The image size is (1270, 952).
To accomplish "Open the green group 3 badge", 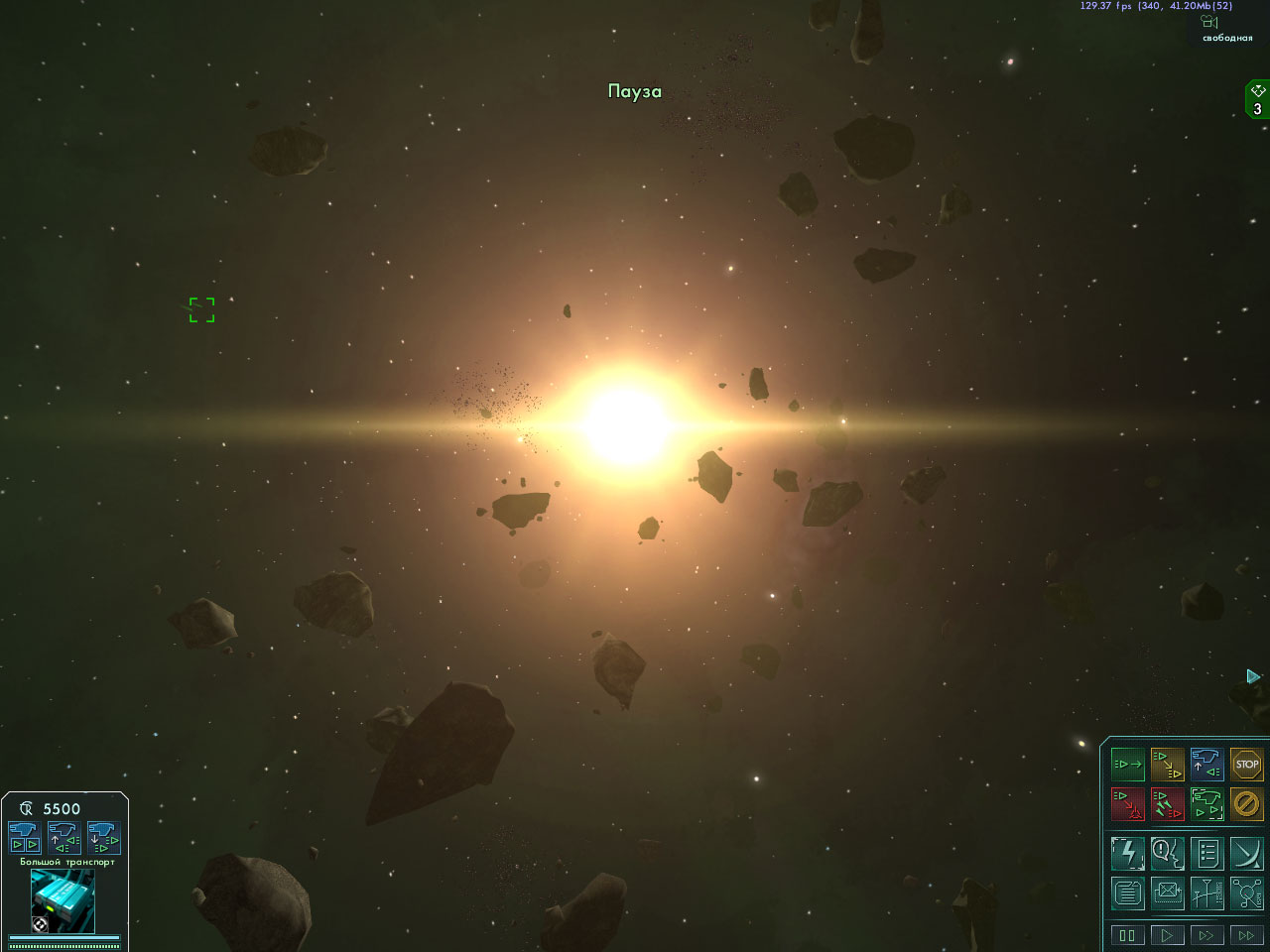I will click(x=1257, y=100).
